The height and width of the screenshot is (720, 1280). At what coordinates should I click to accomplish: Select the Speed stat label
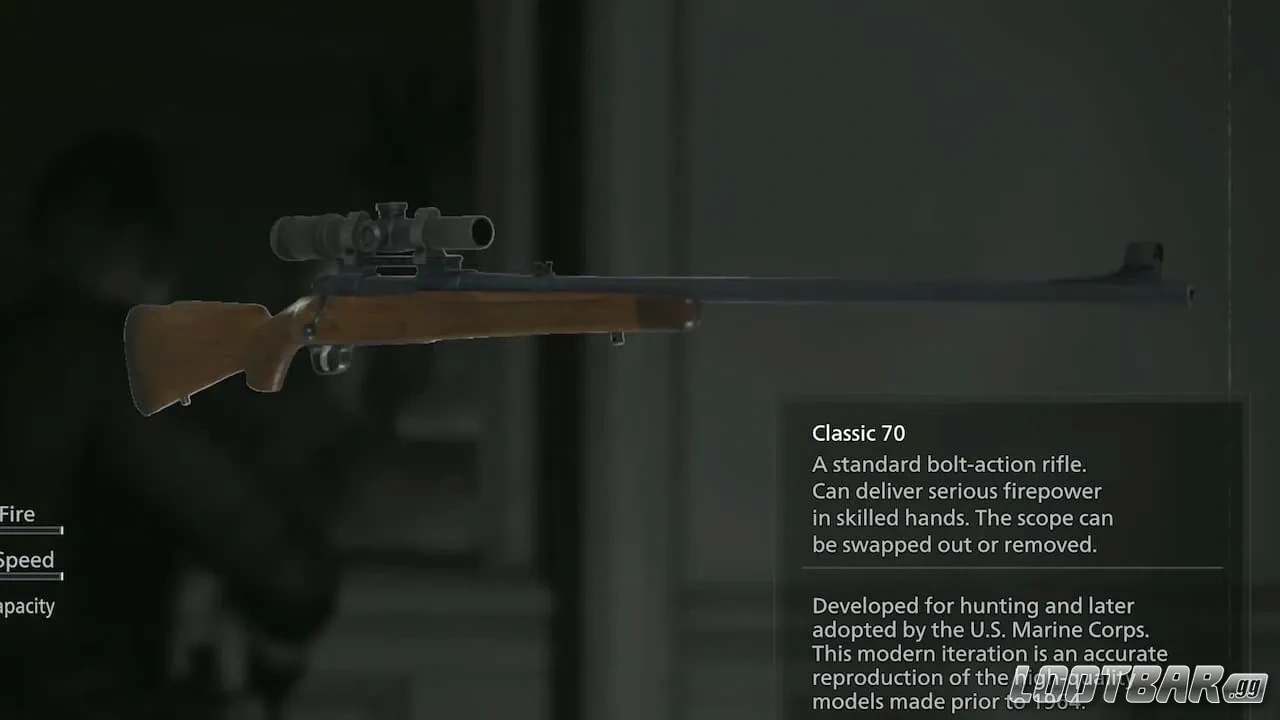point(27,560)
